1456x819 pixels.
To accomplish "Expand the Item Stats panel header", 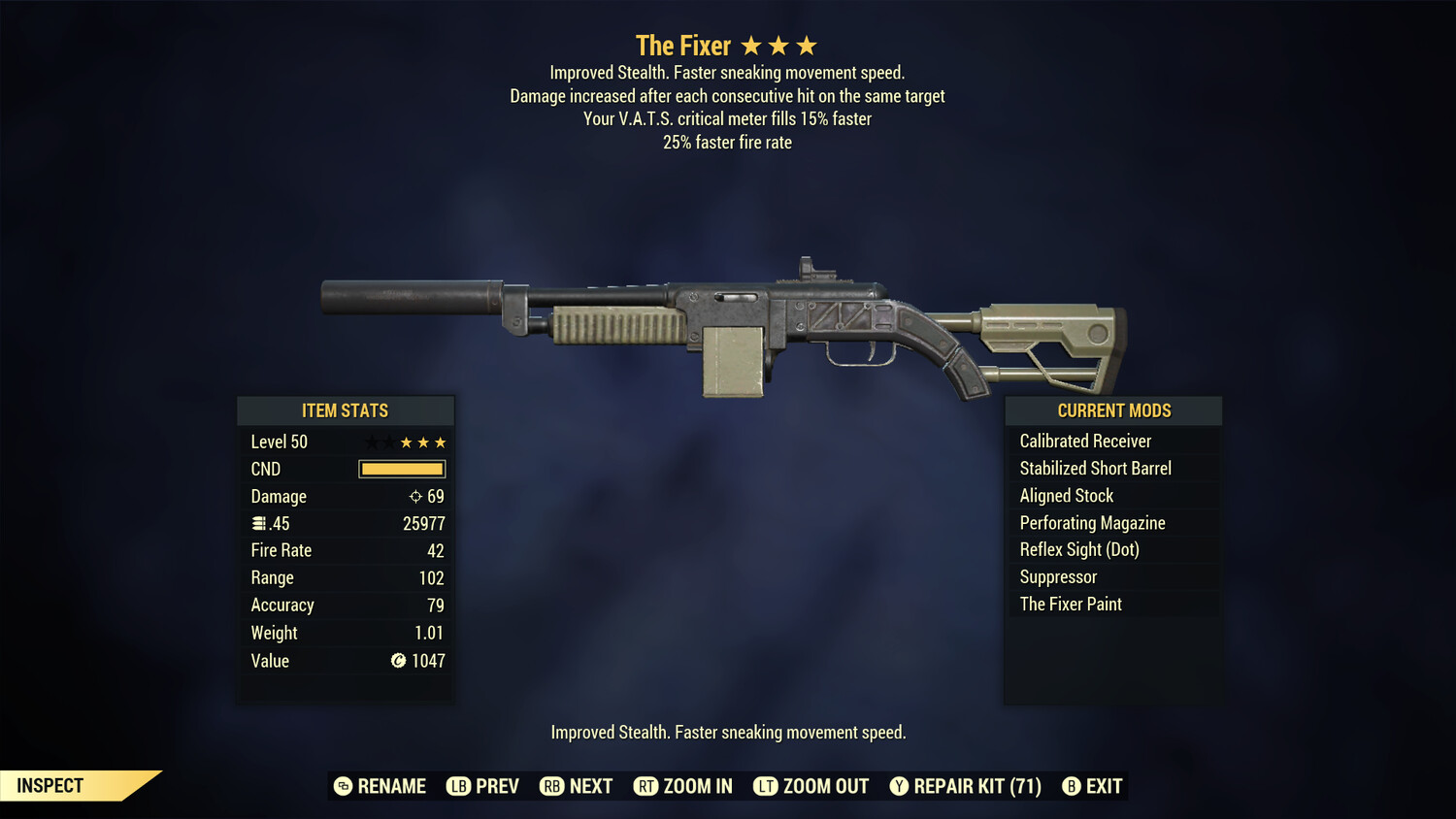I will click(346, 409).
